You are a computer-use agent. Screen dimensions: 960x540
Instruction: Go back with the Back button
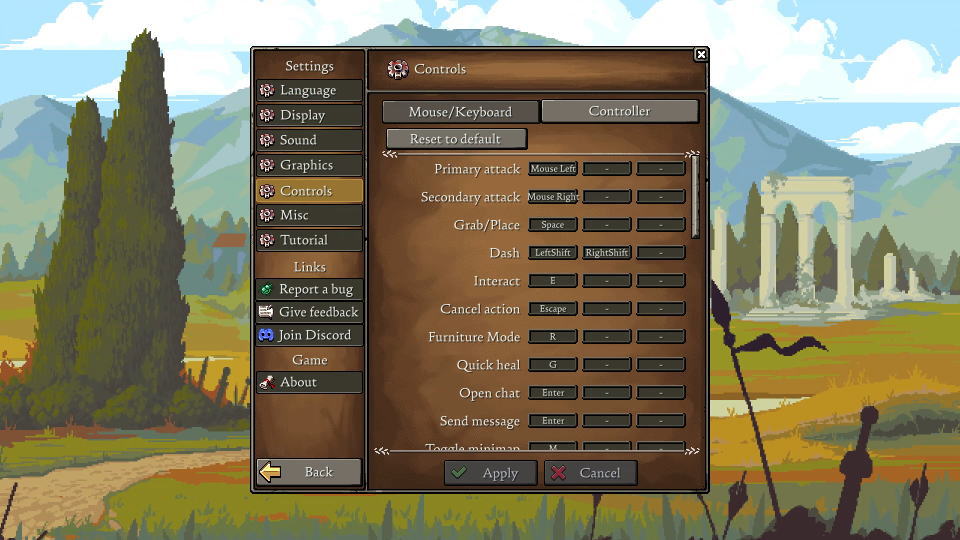click(308, 472)
